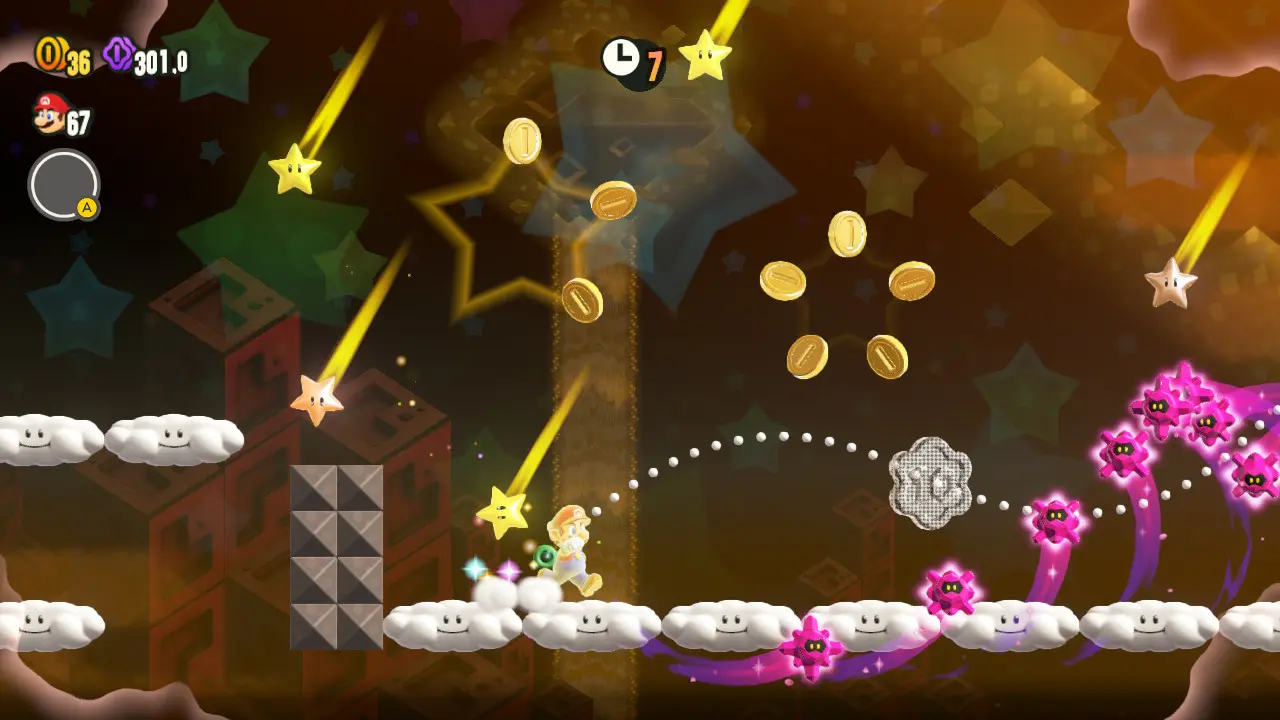Click the purple flower coin icon
Screen dimensions: 1280x720
coord(118,54)
